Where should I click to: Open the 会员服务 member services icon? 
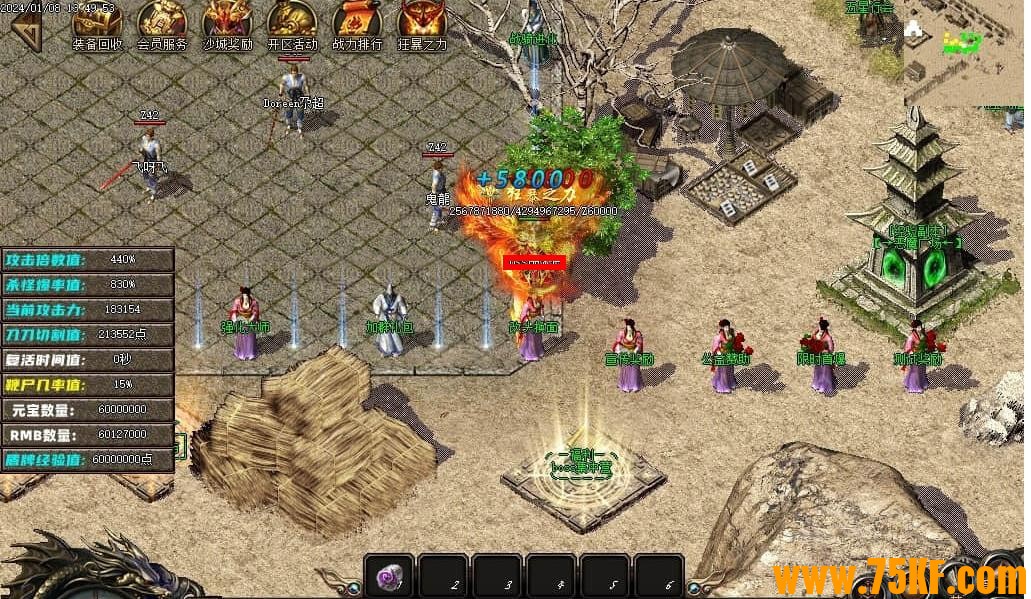click(x=162, y=25)
